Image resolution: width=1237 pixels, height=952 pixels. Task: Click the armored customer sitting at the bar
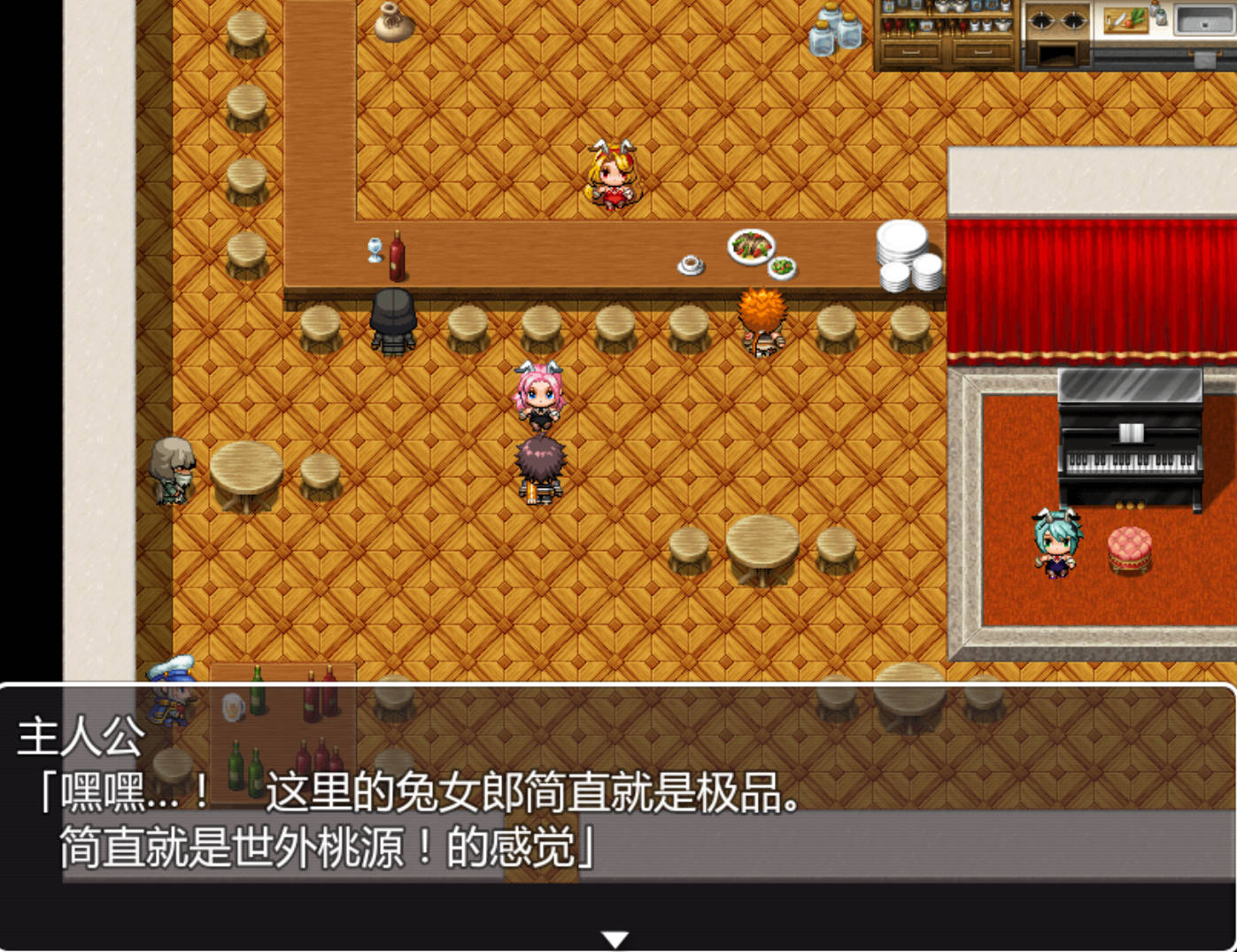click(394, 321)
